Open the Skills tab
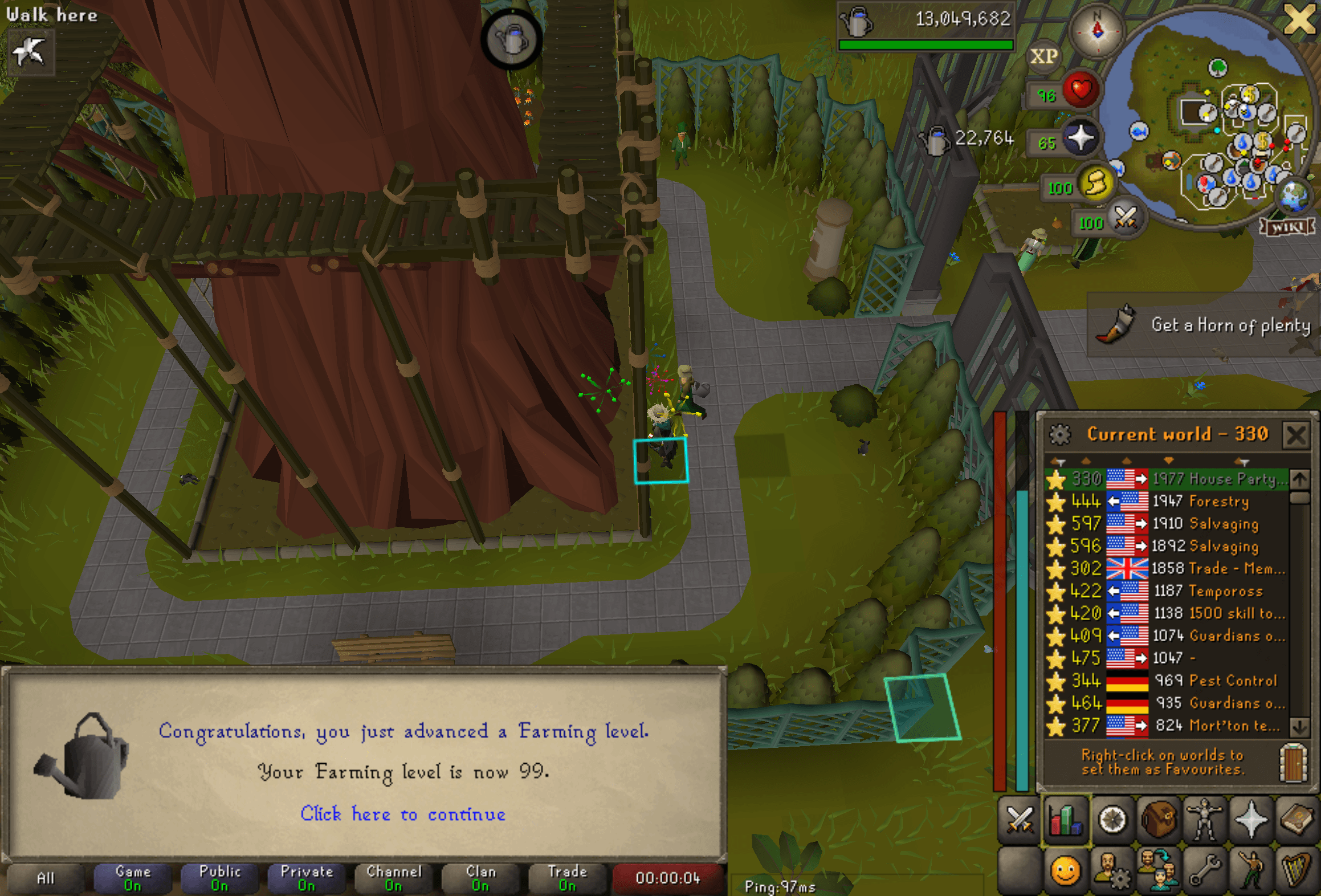This screenshot has width=1321, height=896. pos(1066,819)
